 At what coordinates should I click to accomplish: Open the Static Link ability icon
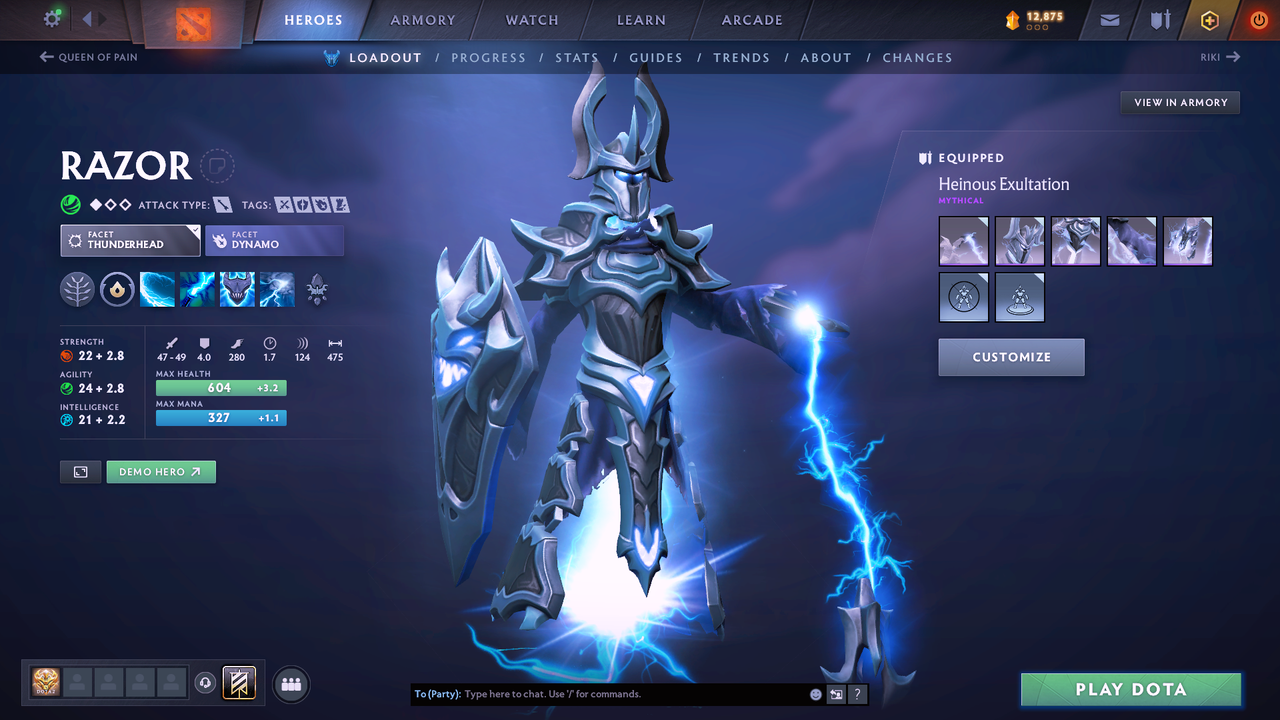[x=197, y=290]
